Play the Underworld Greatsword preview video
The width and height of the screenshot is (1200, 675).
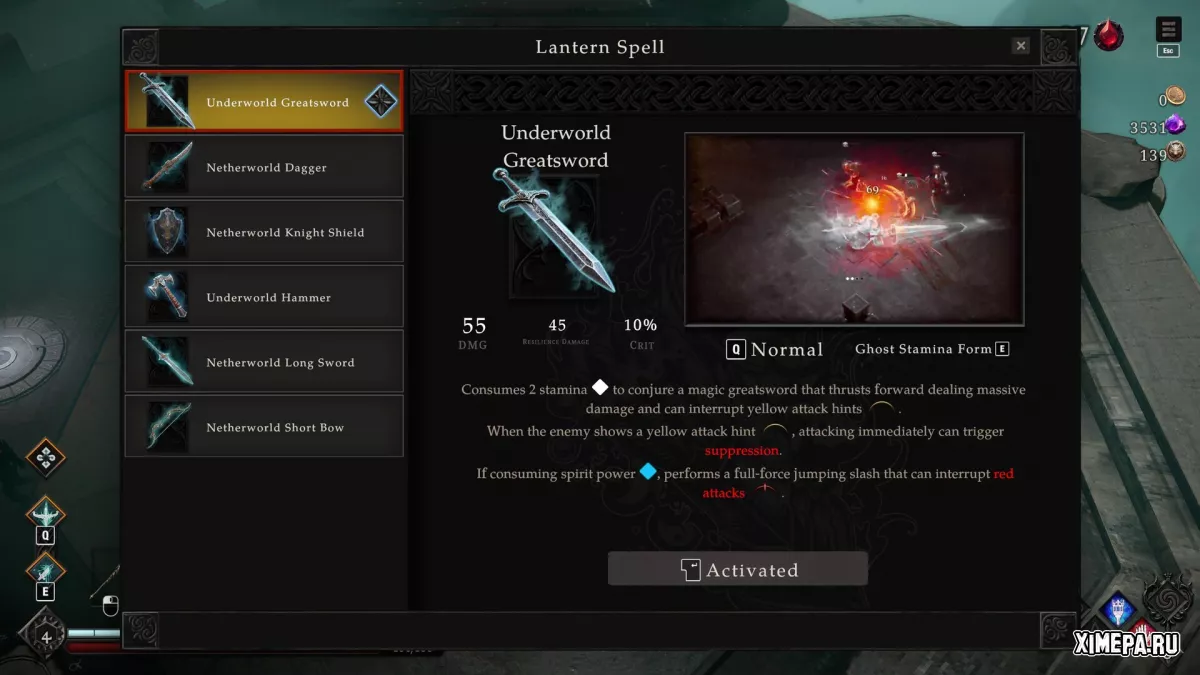click(x=854, y=229)
